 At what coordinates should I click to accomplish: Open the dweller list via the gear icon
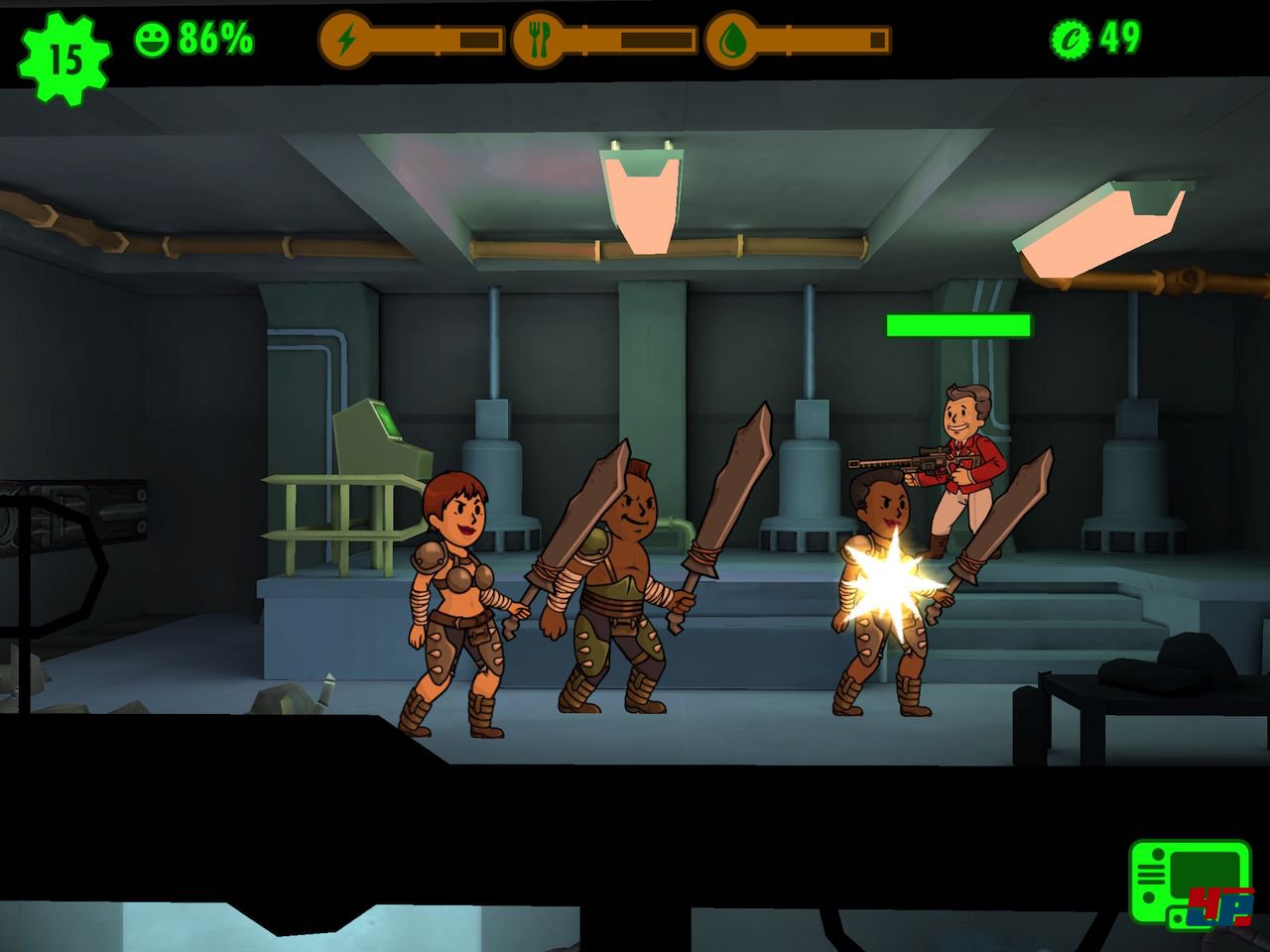[x=64, y=59]
